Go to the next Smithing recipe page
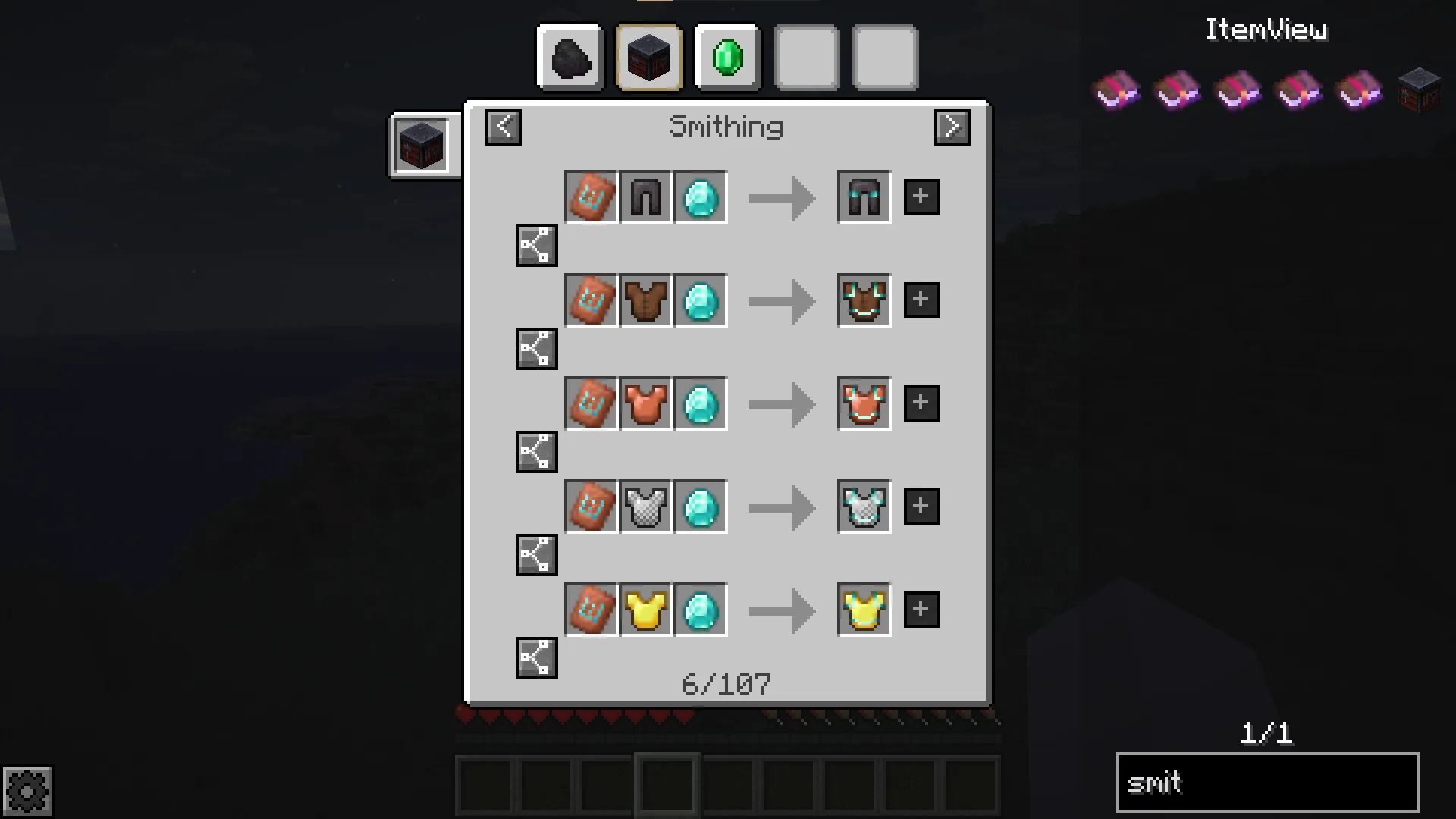The width and height of the screenshot is (1456, 819). click(x=952, y=127)
